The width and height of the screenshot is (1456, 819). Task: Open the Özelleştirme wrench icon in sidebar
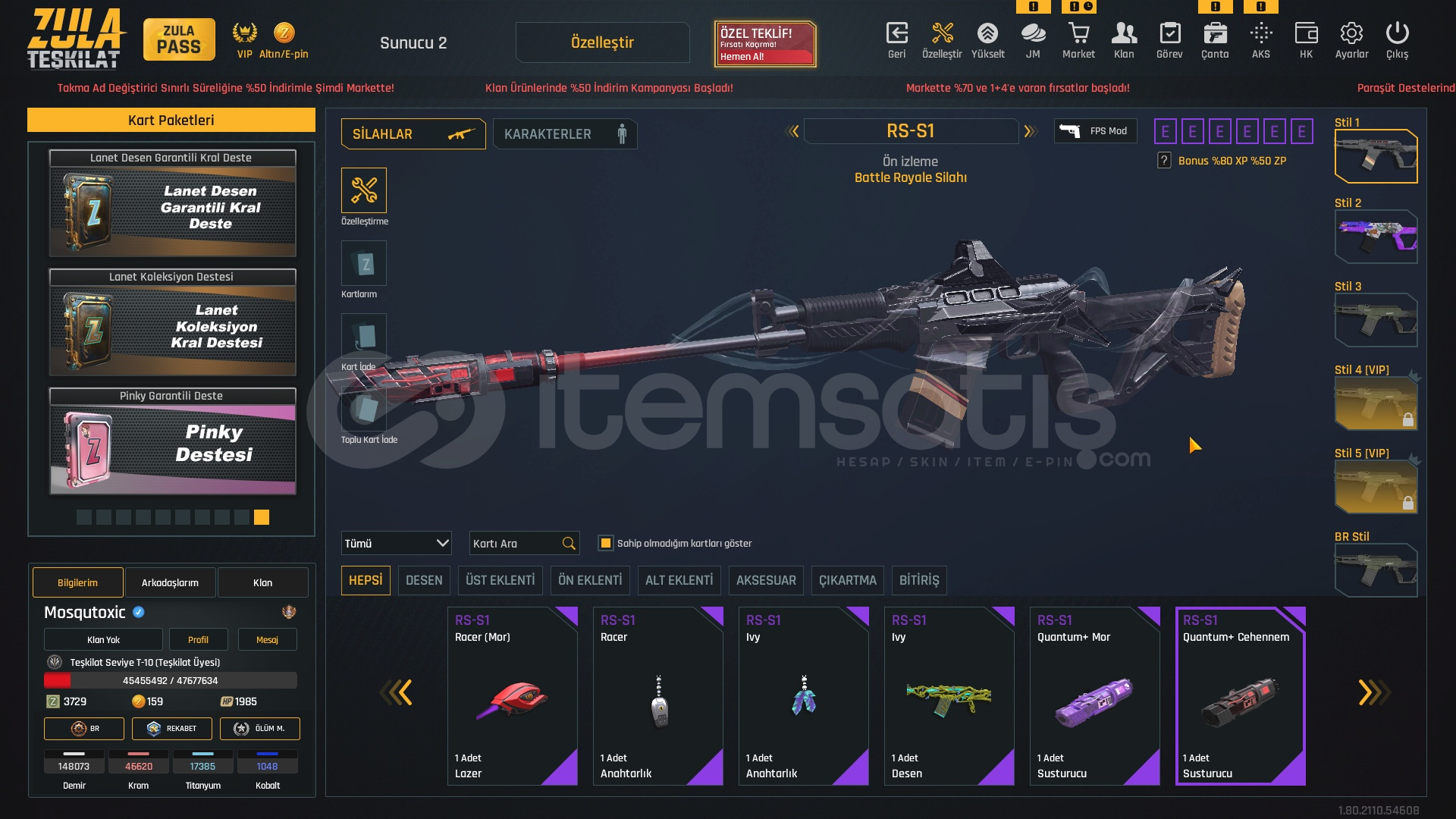(x=364, y=190)
